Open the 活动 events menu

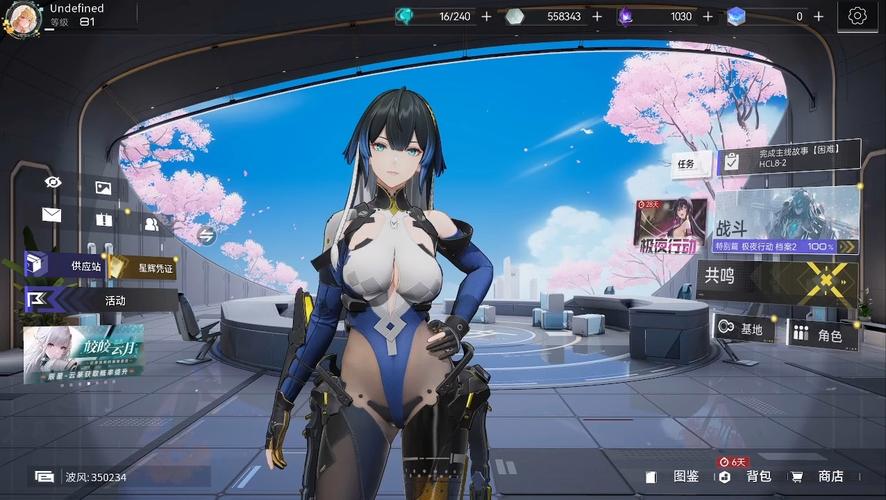coord(100,300)
